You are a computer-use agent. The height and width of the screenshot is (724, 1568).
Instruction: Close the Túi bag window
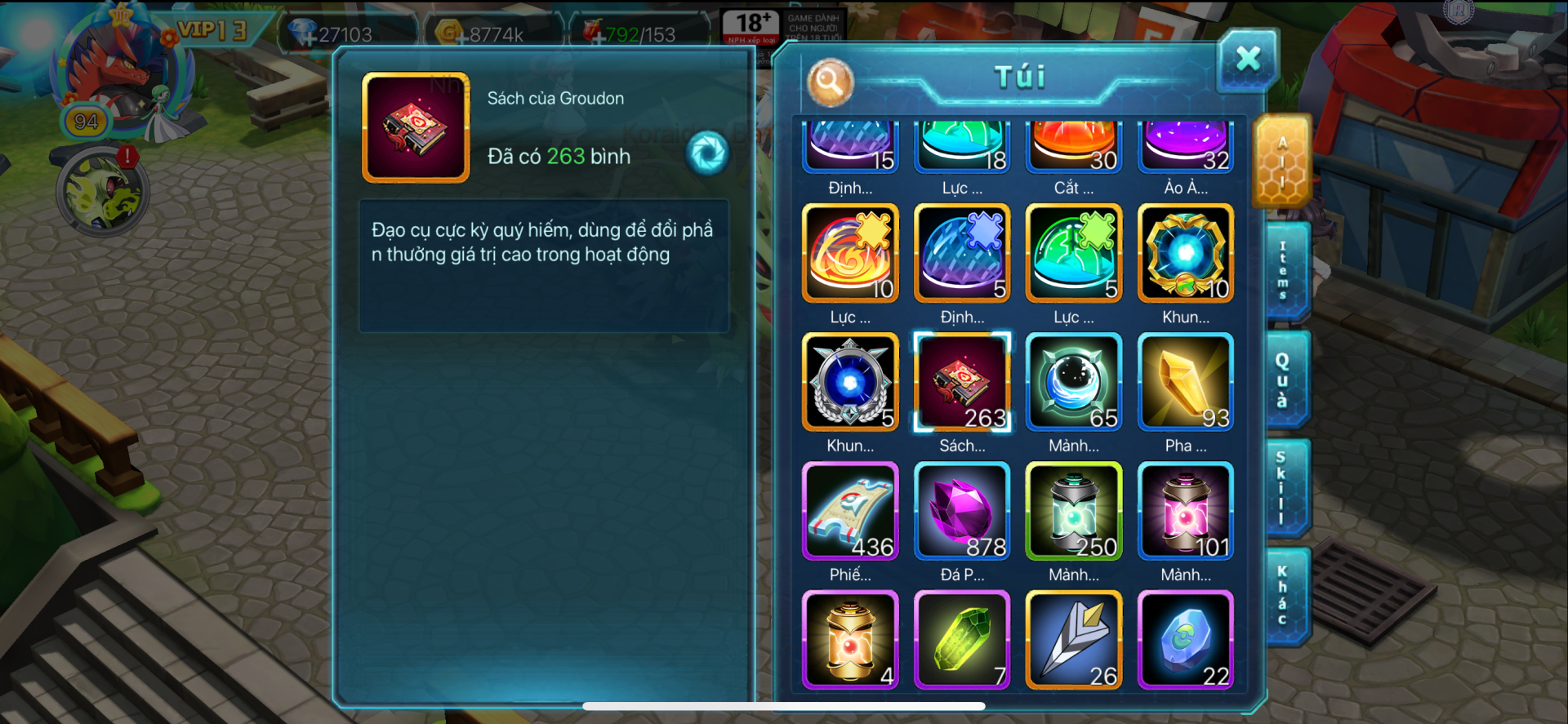[1247, 59]
